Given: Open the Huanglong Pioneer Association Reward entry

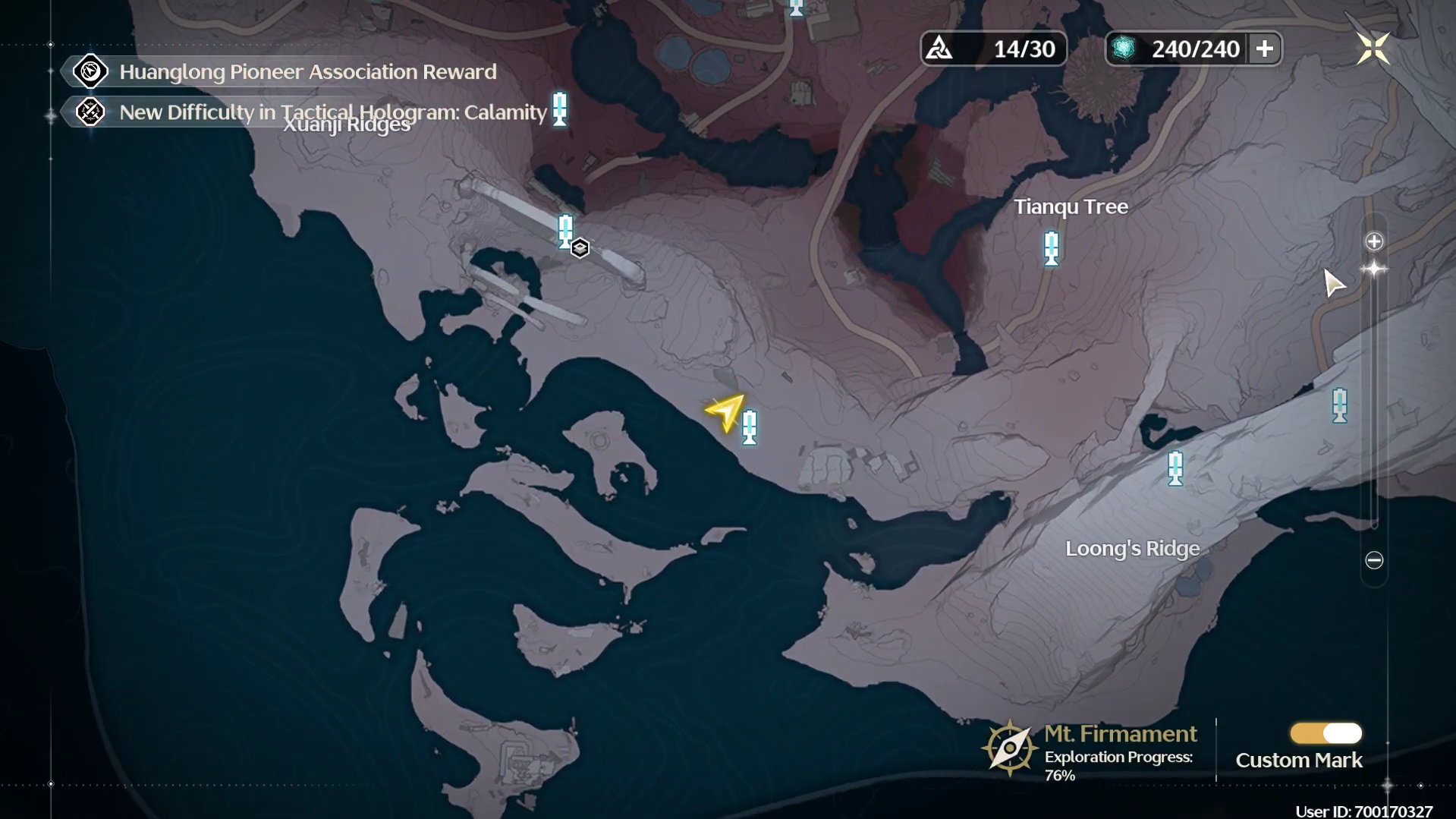Looking at the screenshot, I should click(307, 71).
